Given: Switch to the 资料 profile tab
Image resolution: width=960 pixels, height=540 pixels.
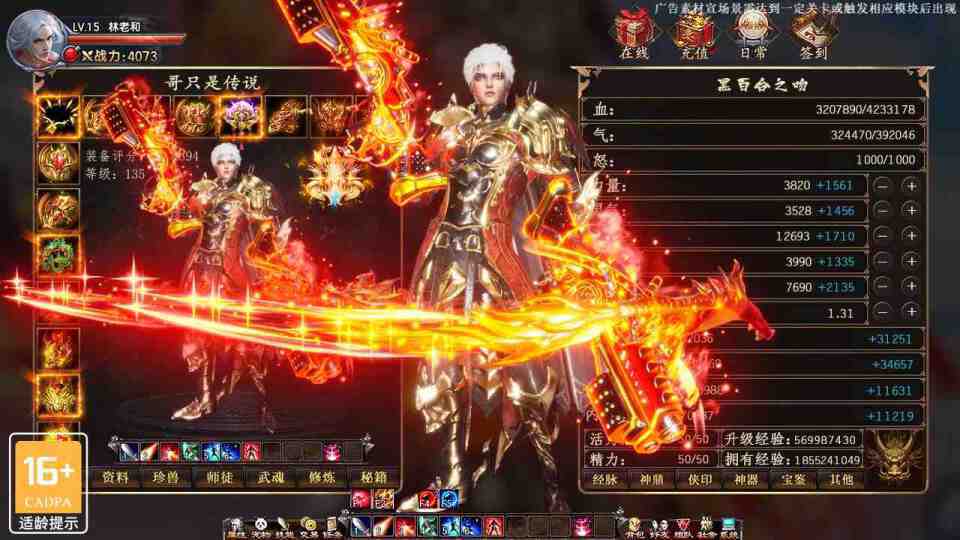Looking at the screenshot, I should click(115, 478).
